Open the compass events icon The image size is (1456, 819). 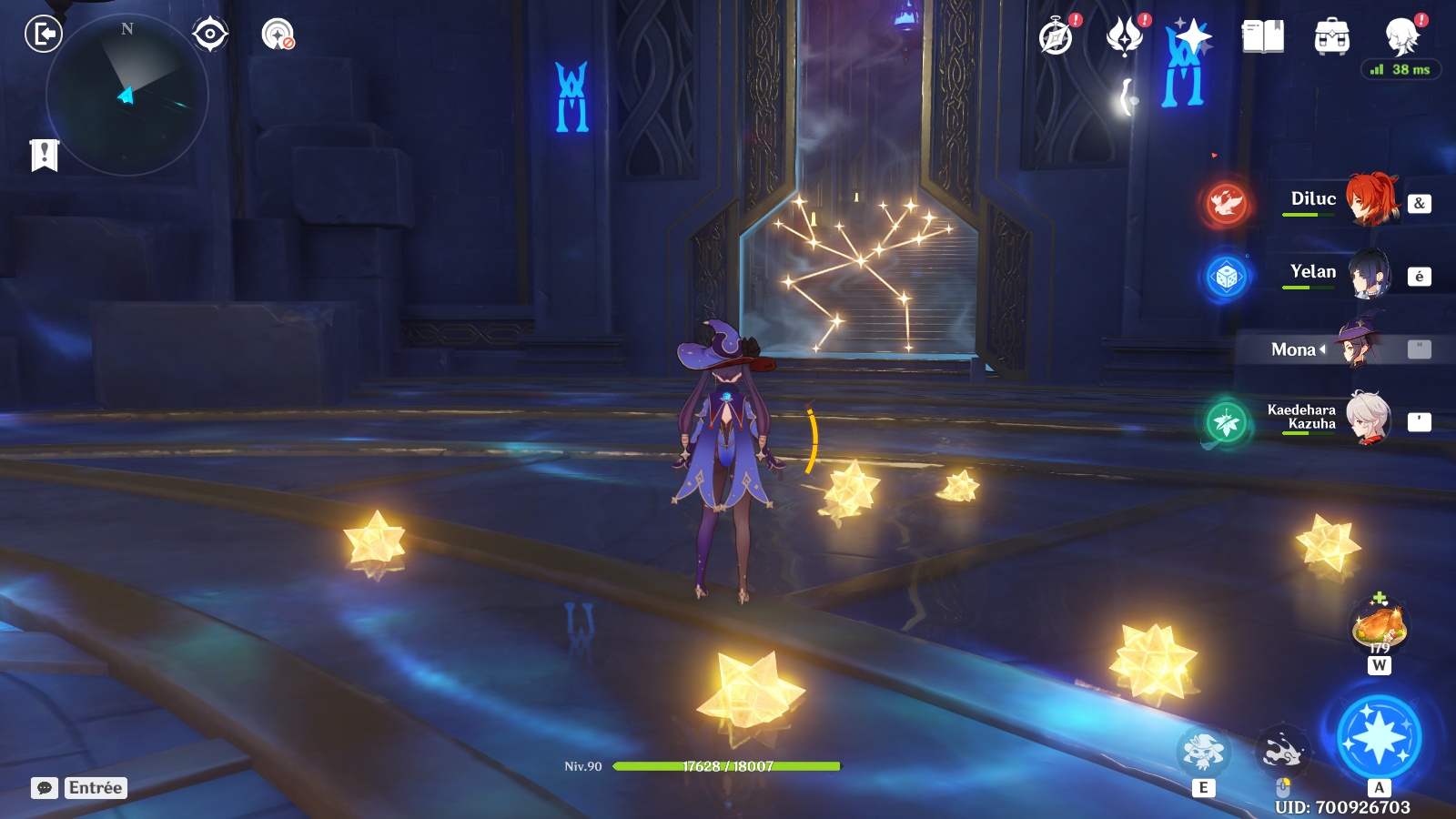click(1057, 36)
